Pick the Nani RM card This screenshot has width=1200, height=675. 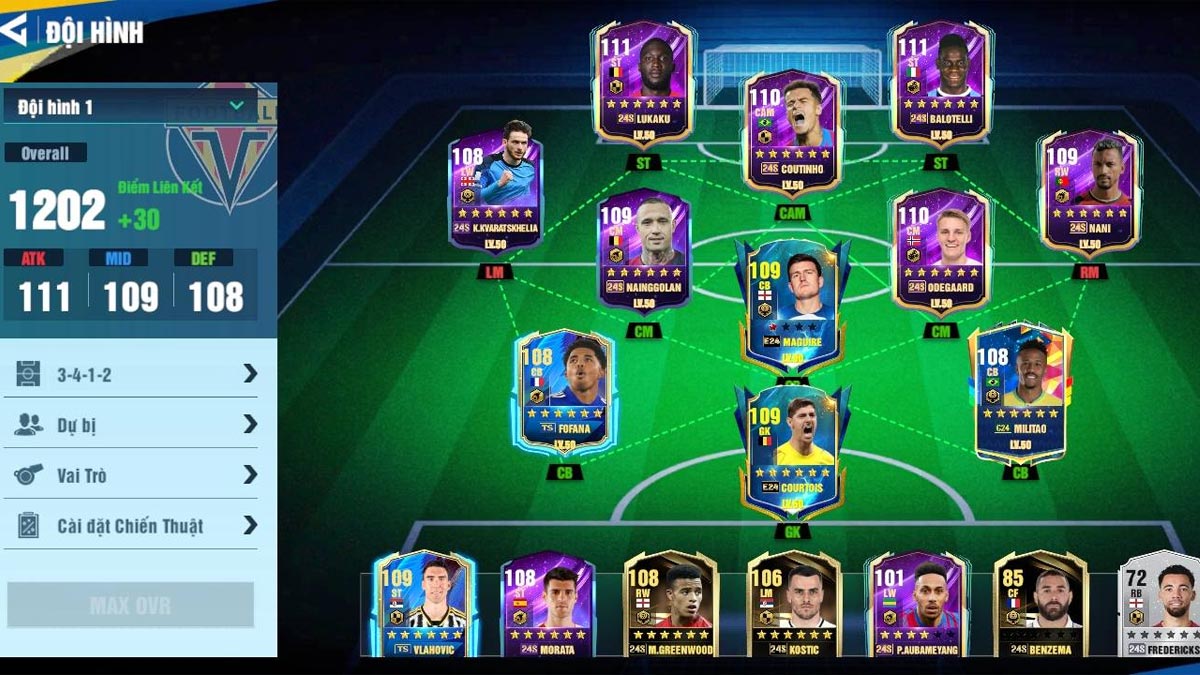tap(1089, 192)
